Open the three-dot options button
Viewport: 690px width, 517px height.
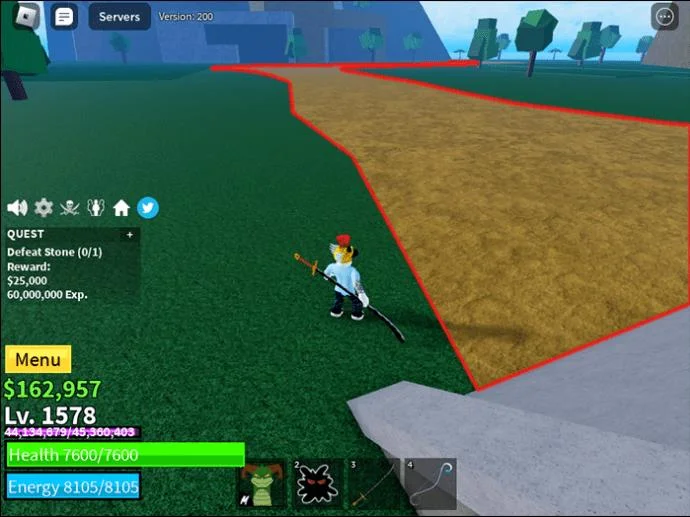pos(664,16)
